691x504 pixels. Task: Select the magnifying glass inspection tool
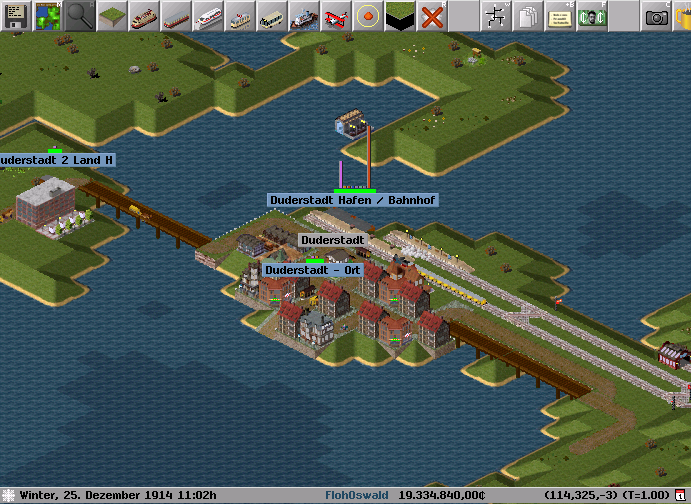point(80,15)
